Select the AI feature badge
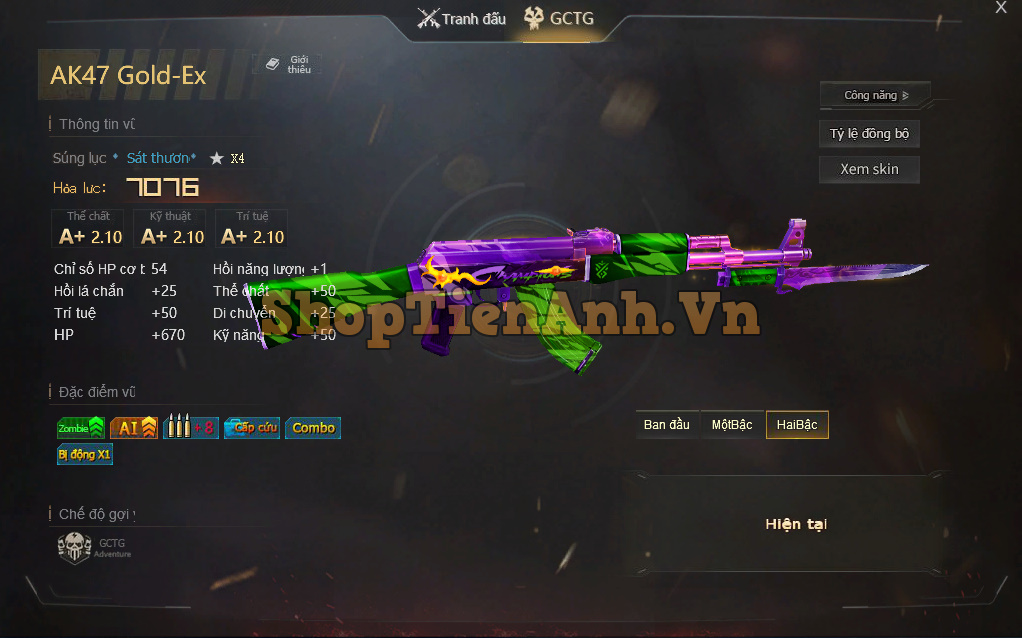This screenshot has width=1022, height=638. 134,428
